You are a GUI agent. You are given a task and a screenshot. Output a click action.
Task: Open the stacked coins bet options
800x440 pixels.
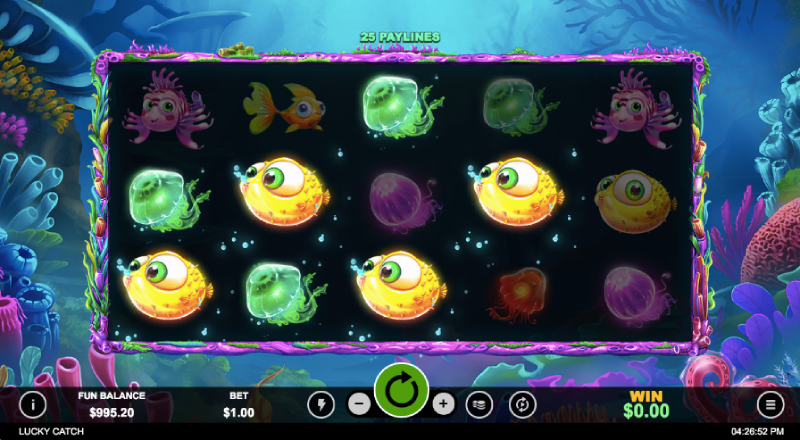point(481,404)
